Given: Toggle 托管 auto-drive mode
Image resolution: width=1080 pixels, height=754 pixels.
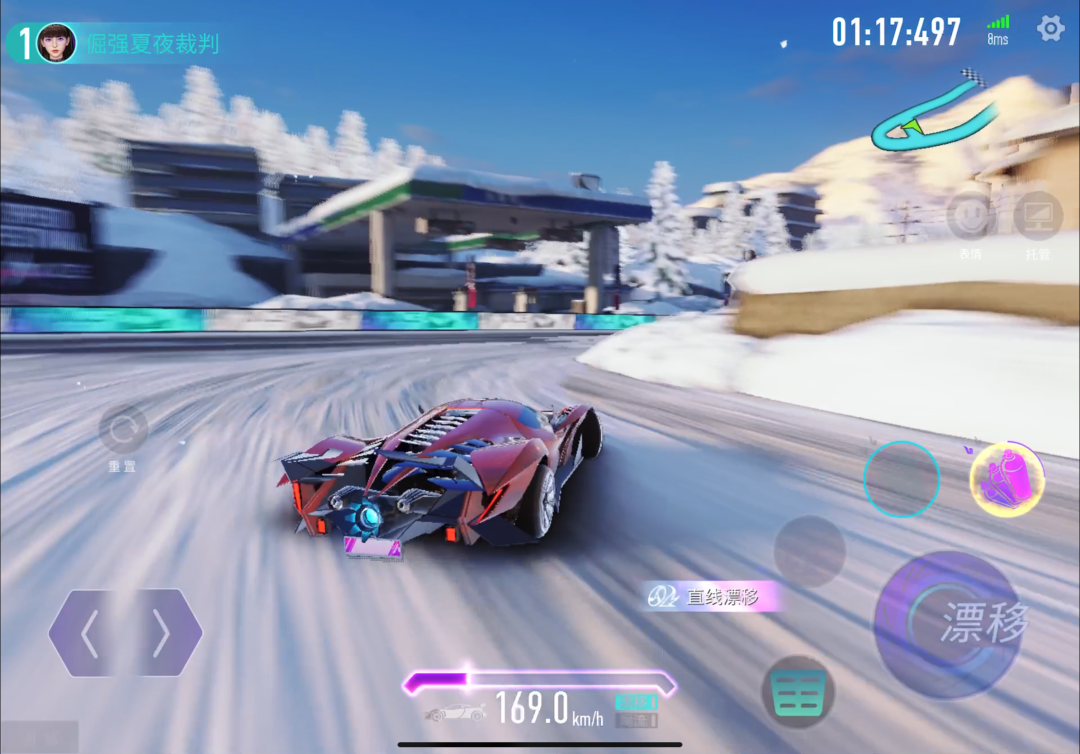Looking at the screenshot, I should click(1037, 216).
